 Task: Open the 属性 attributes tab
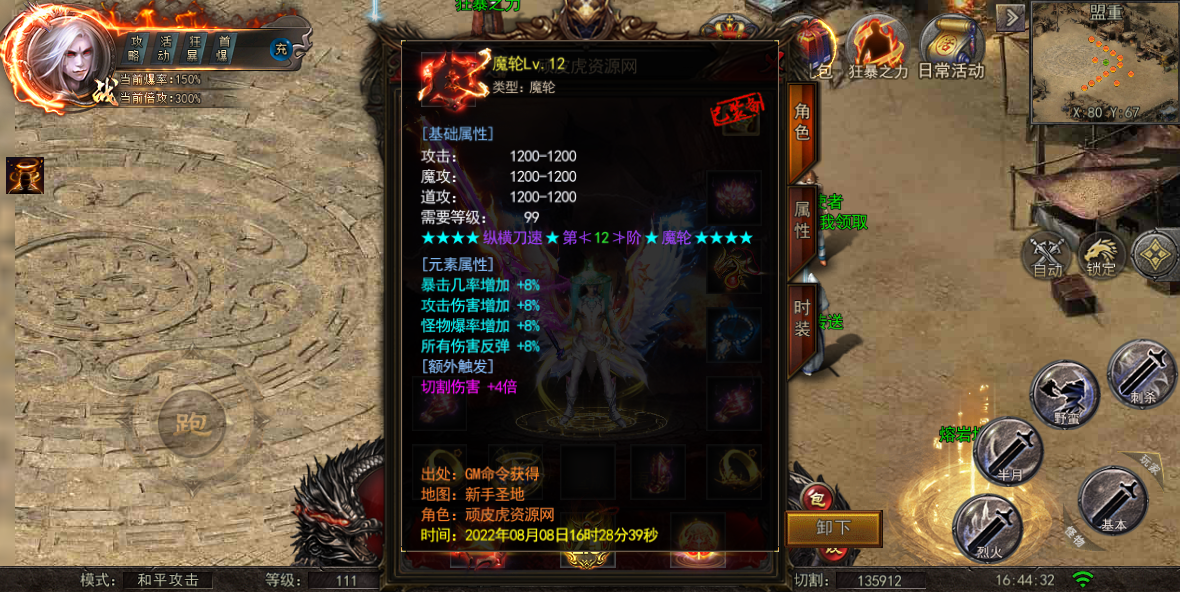(x=802, y=220)
